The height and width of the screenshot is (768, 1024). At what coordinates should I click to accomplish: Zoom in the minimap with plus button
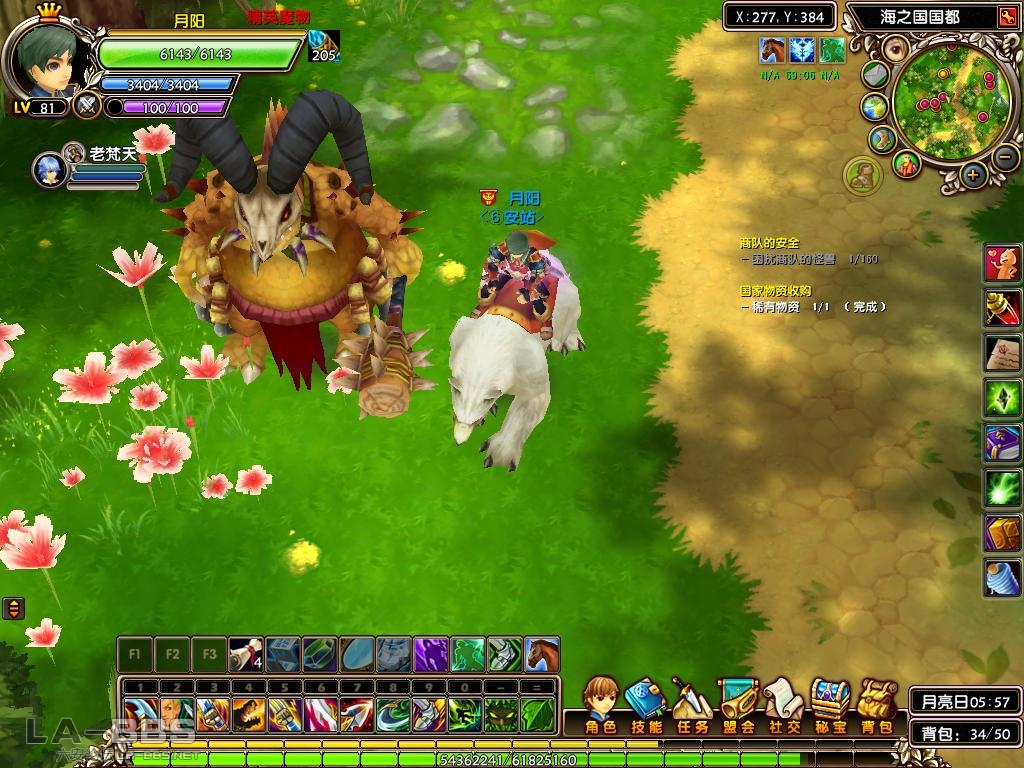coord(973,175)
